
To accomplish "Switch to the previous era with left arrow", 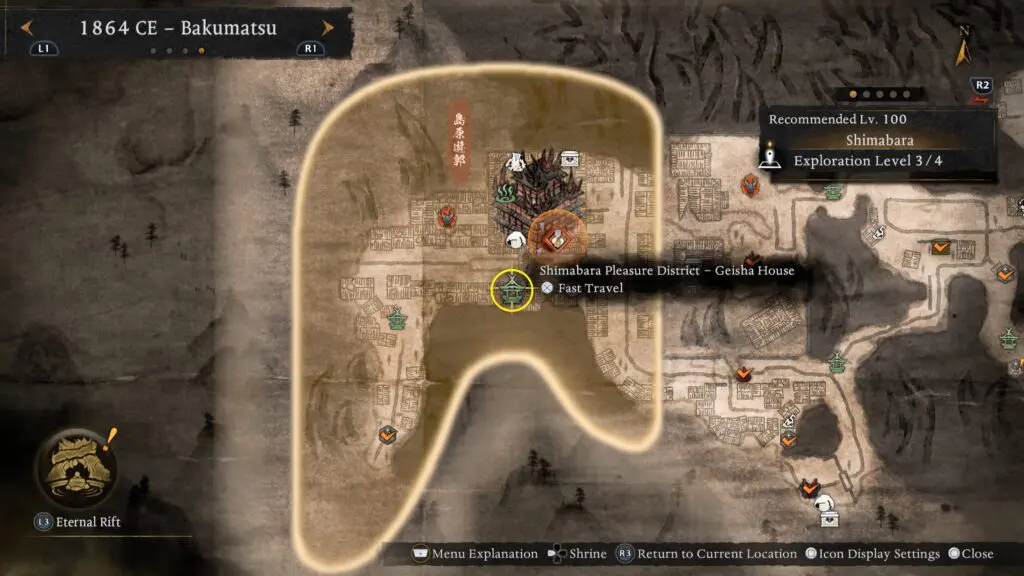I will (28, 27).
